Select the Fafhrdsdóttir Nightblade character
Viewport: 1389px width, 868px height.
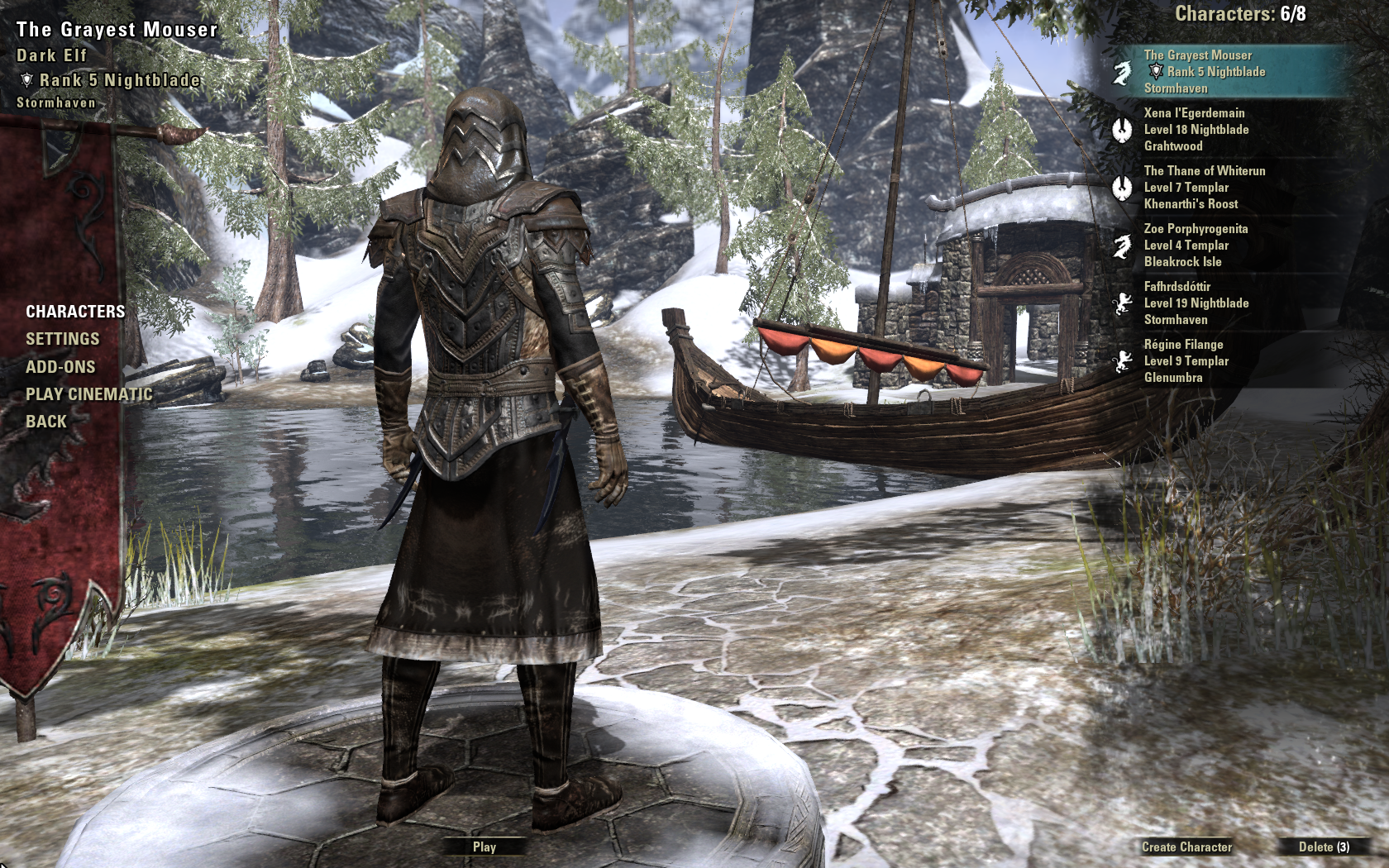pyautogui.click(x=1224, y=303)
